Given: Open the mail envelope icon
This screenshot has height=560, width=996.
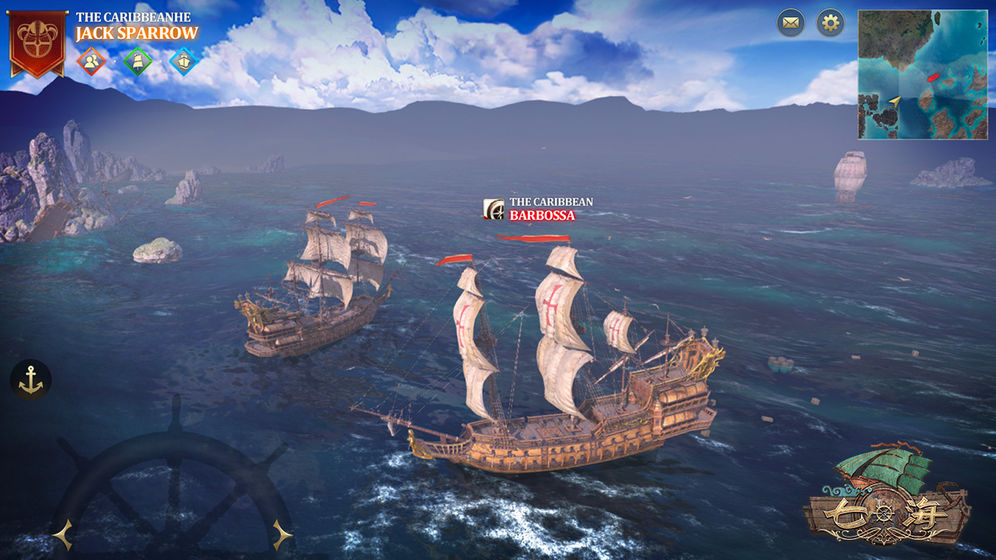Looking at the screenshot, I should pyautogui.click(x=791, y=23).
